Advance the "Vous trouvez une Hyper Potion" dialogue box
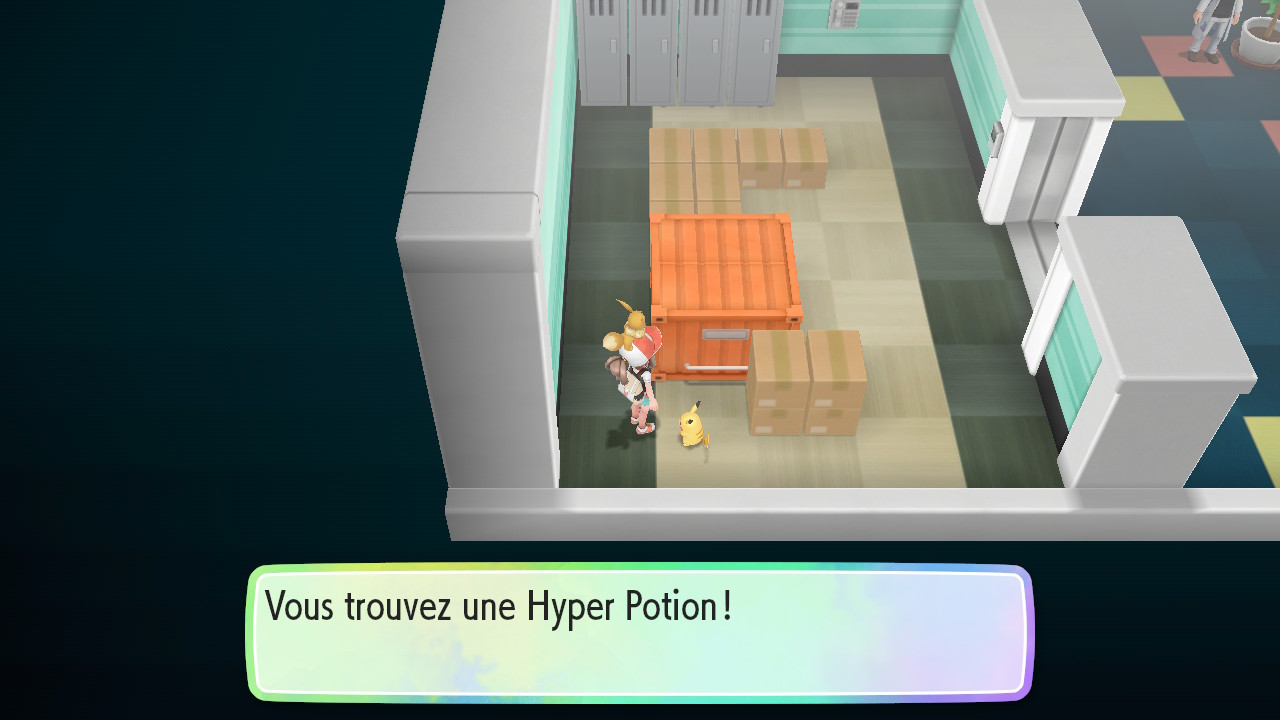The height and width of the screenshot is (720, 1280). tap(640, 632)
